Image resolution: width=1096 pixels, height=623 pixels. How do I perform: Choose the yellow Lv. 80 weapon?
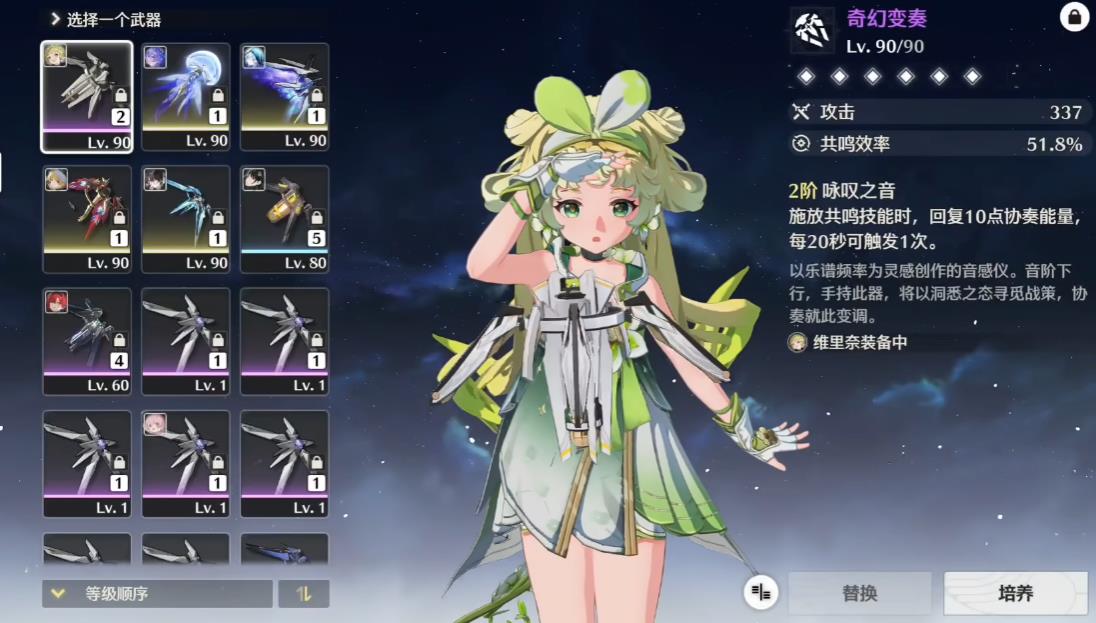point(285,219)
